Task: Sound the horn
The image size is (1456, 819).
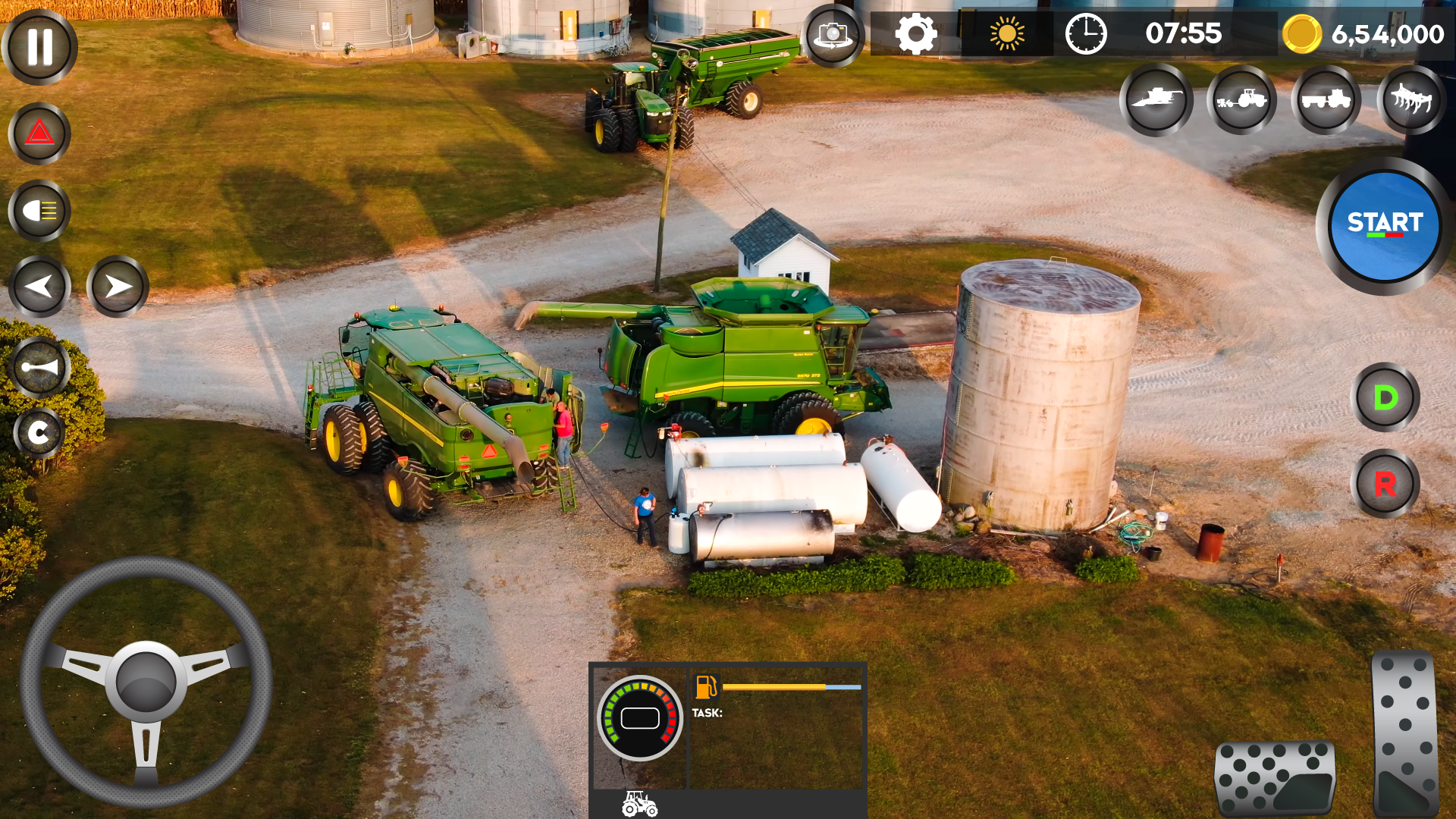Action: 39,368
